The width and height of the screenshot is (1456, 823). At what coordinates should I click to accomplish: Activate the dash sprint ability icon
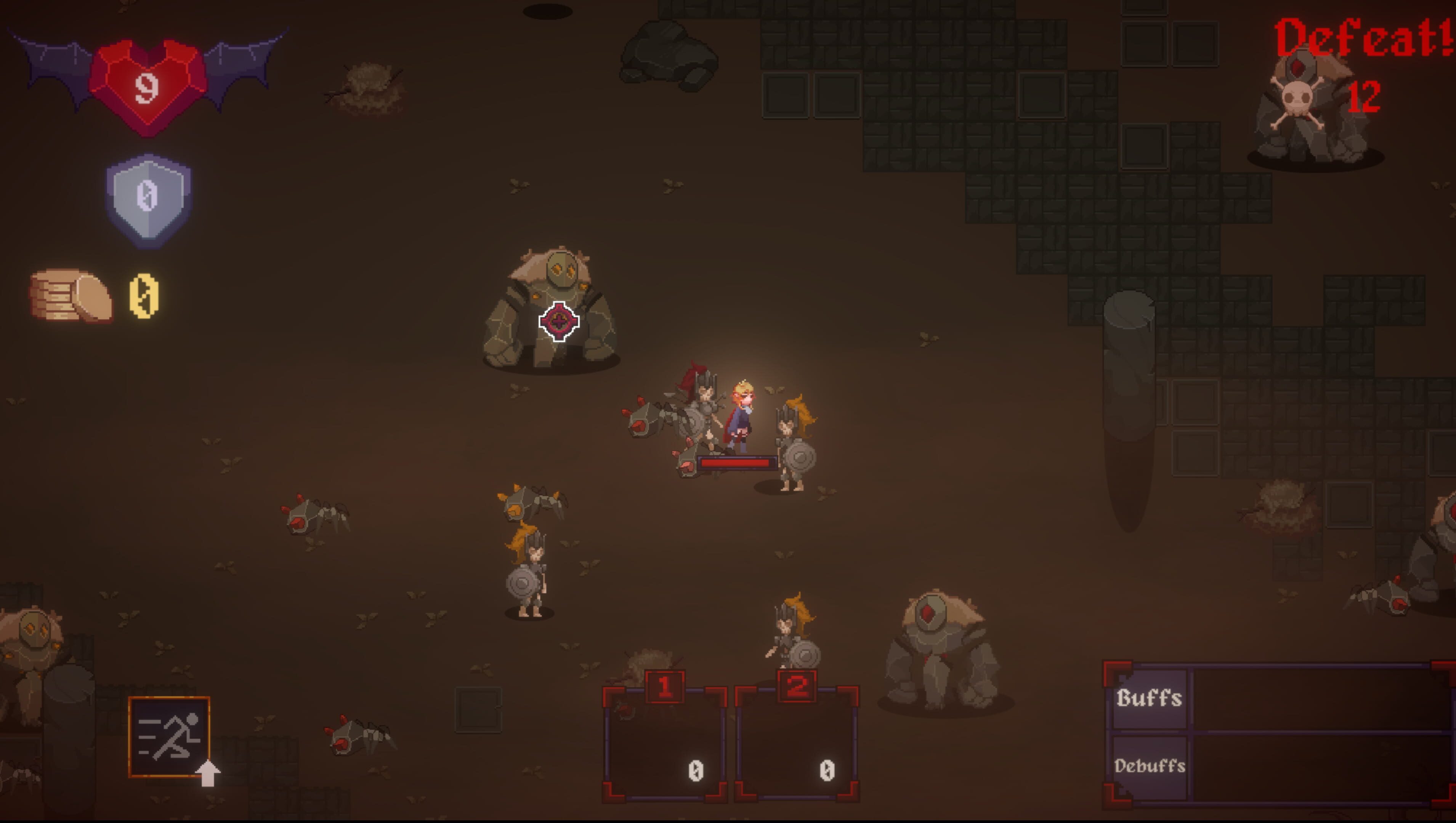(x=169, y=737)
